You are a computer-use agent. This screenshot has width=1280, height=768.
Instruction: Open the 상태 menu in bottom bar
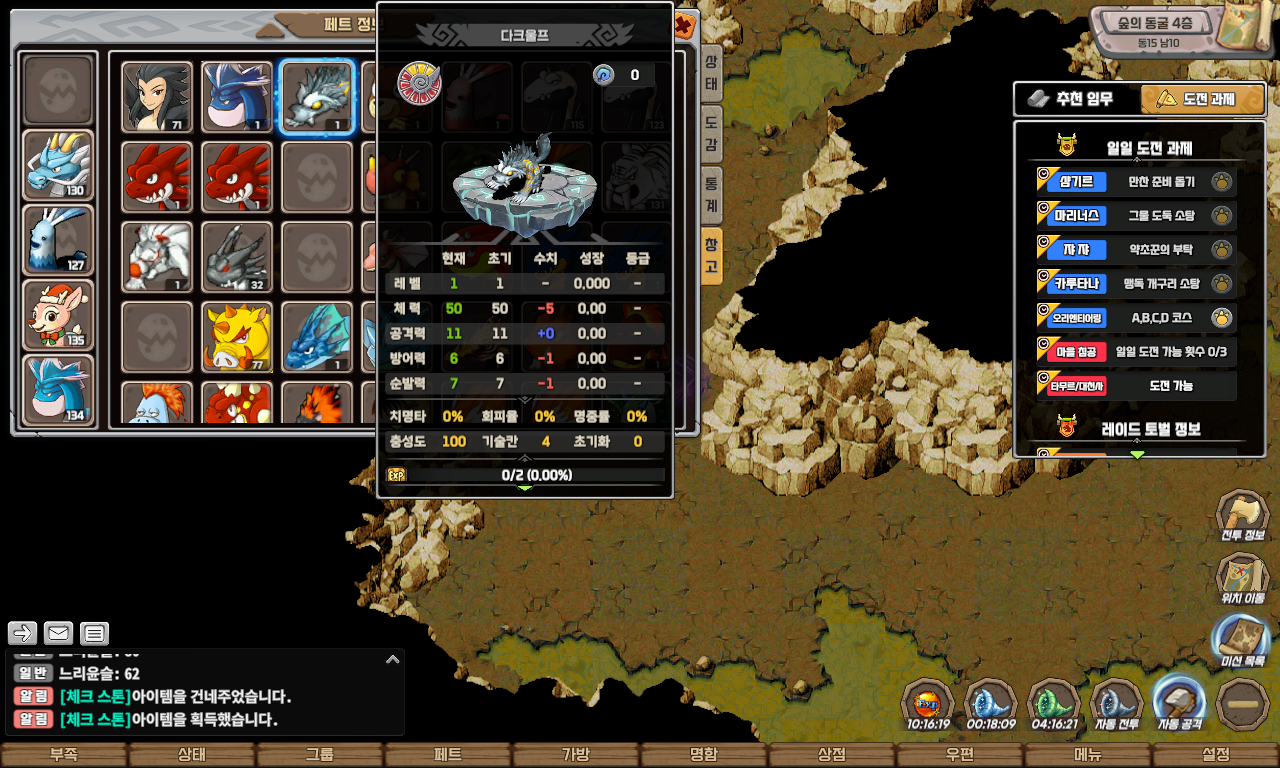[192, 755]
